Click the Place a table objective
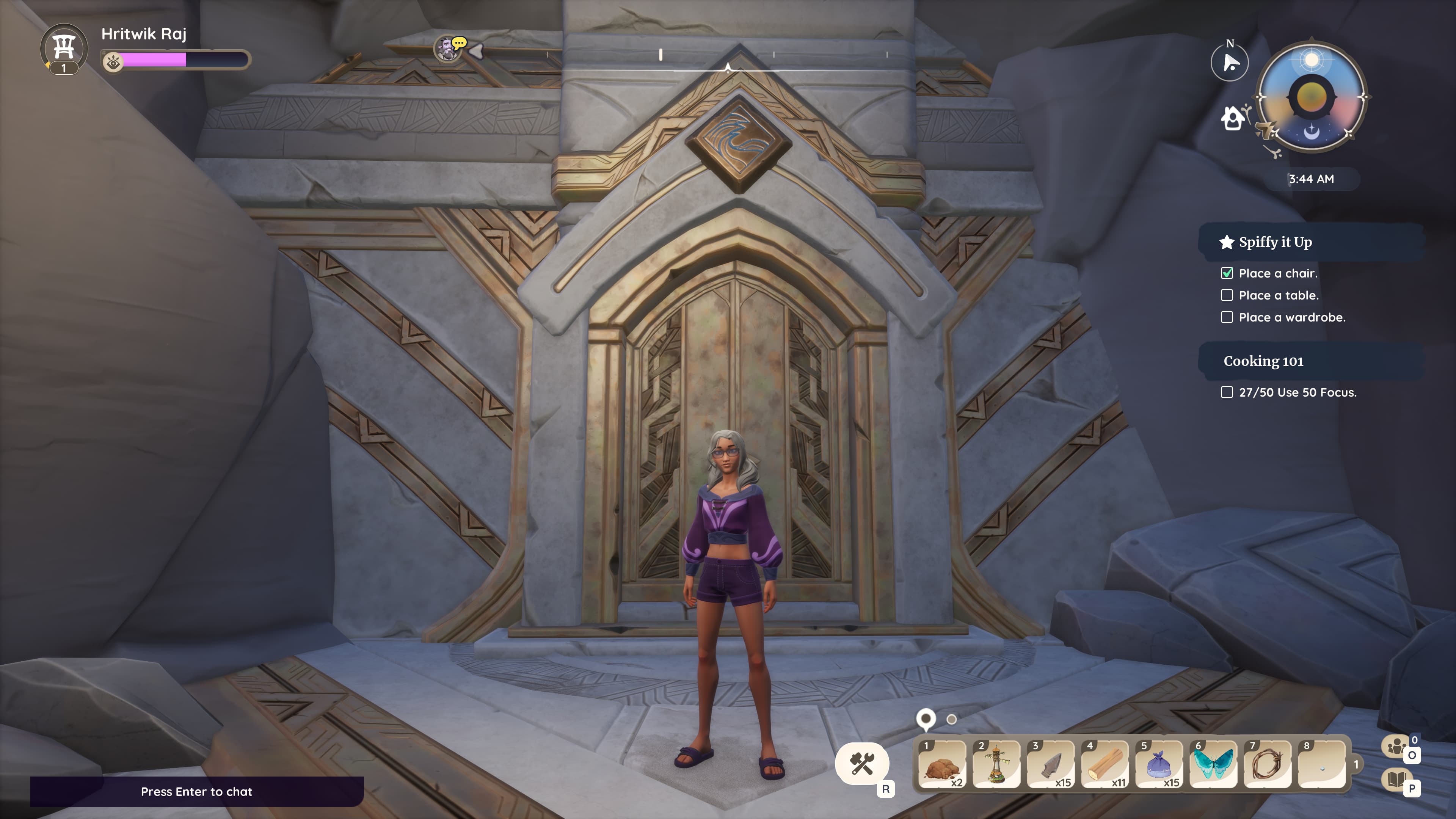 click(1279, 295)
